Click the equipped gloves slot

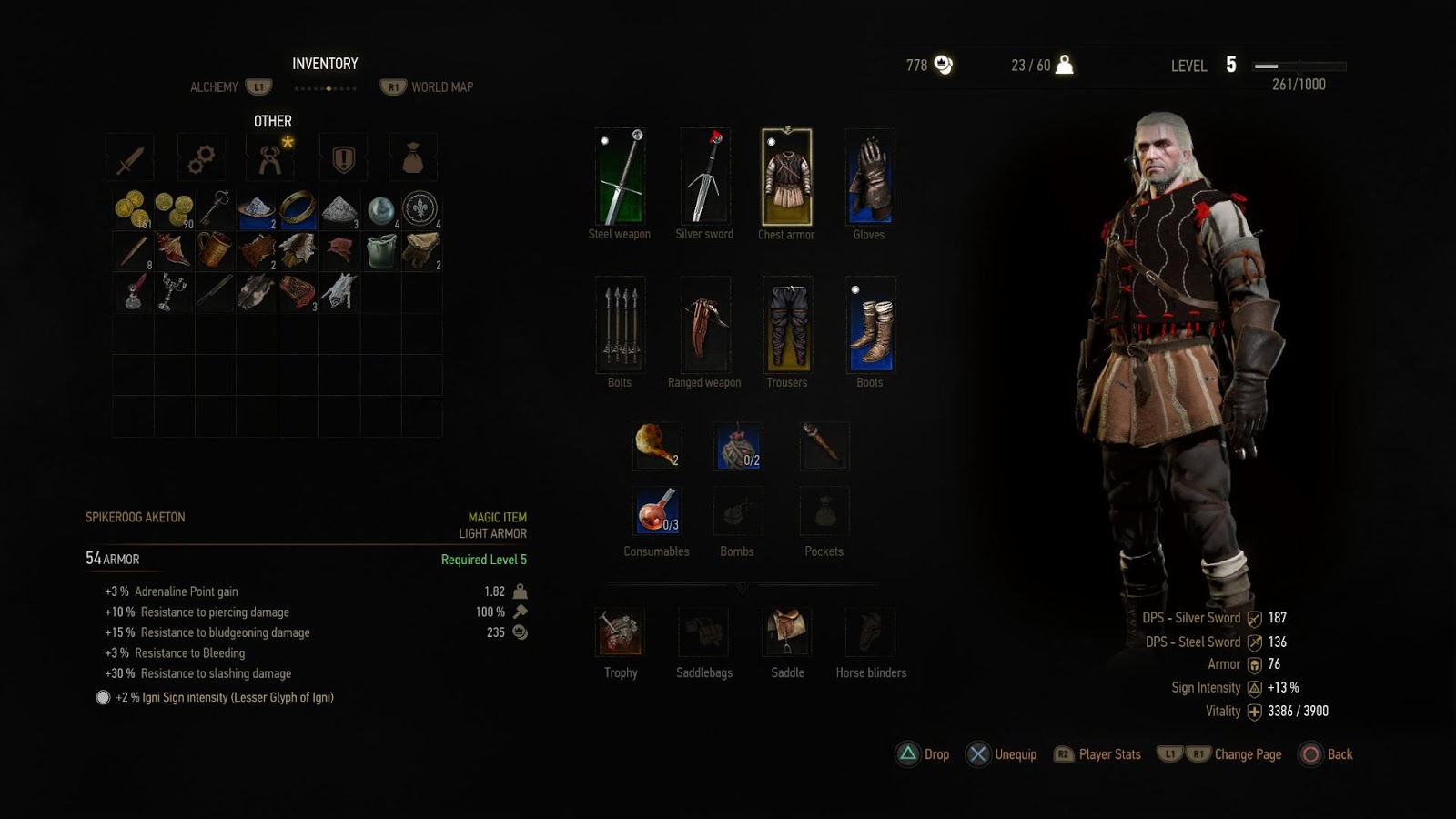[x=869, y=177]
